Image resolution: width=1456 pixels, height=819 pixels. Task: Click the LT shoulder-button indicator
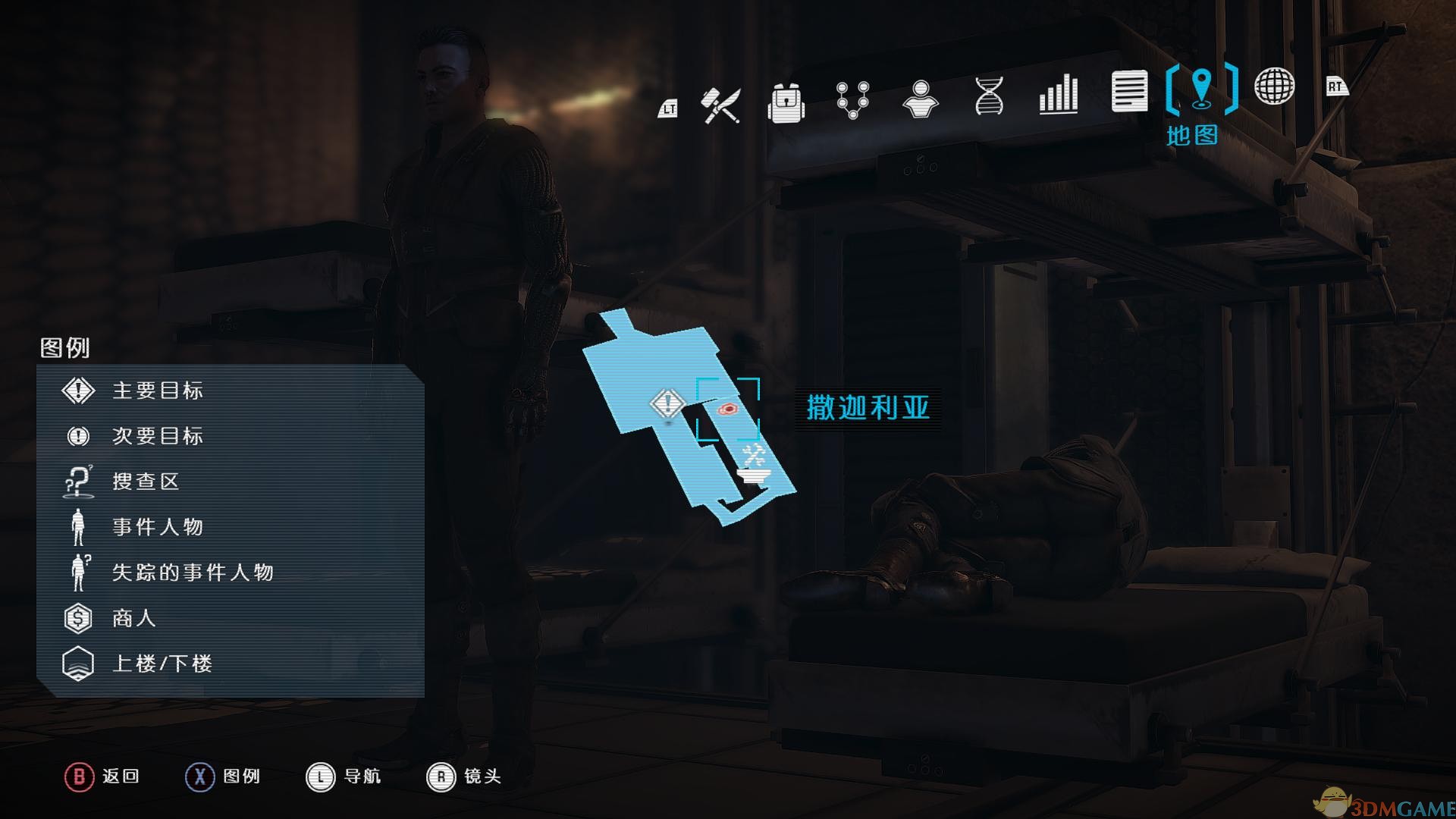click(x=667, y=109)
